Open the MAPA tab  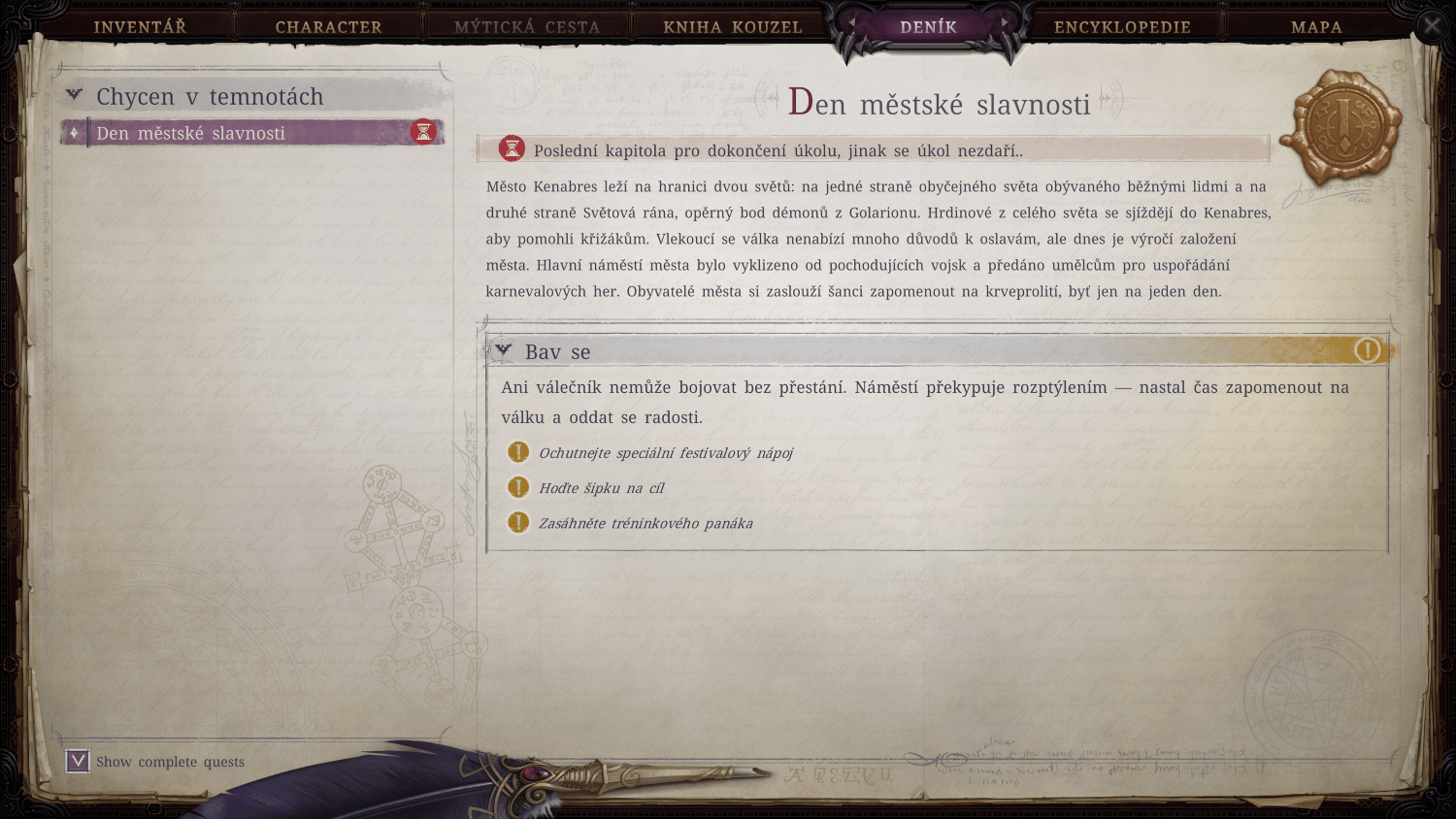click(1316, 26)
